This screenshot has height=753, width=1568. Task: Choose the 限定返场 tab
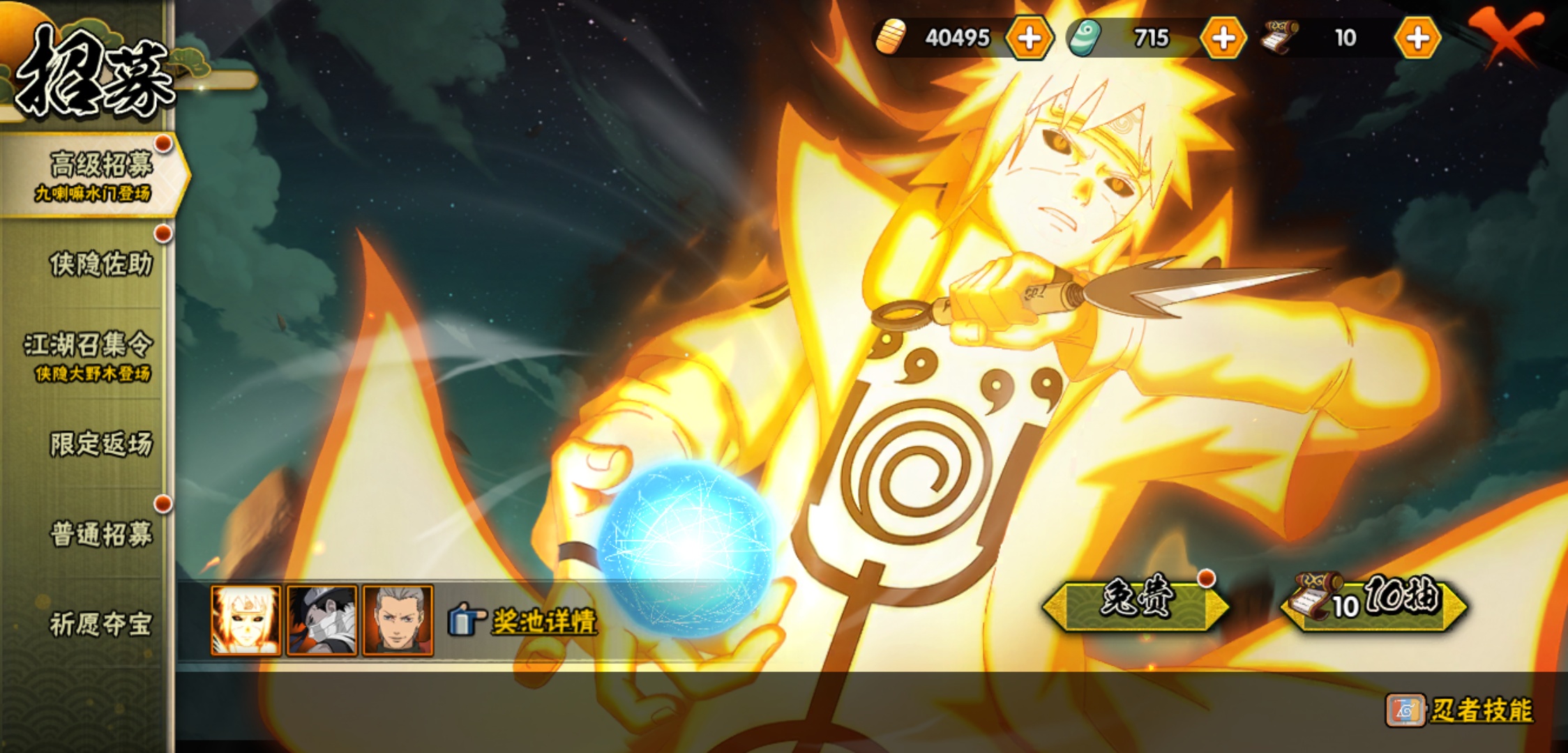pos(100,444)
